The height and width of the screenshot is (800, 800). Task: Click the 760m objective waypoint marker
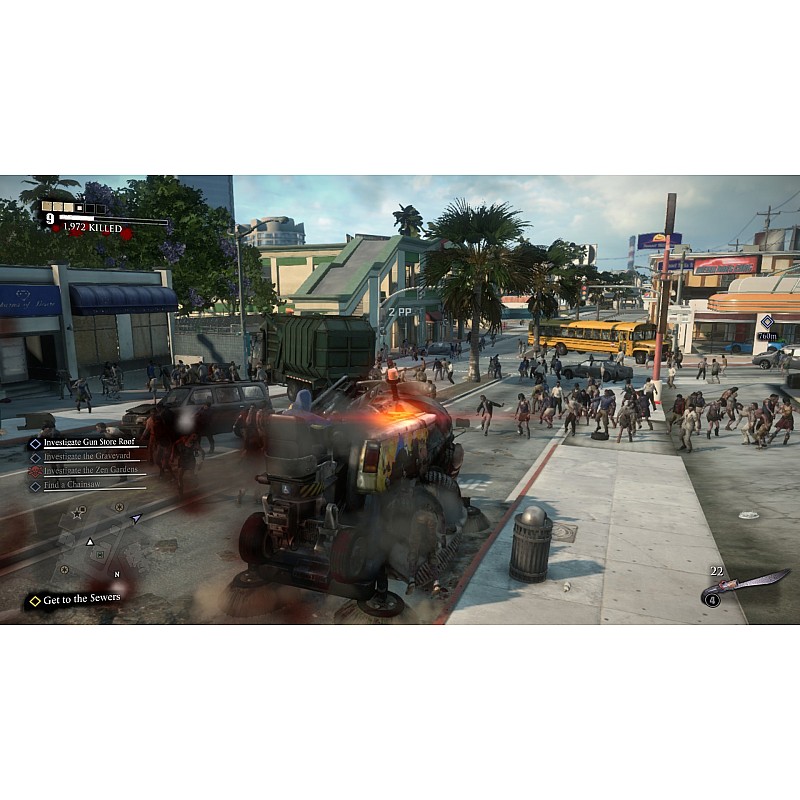click(x=766, y=322)
